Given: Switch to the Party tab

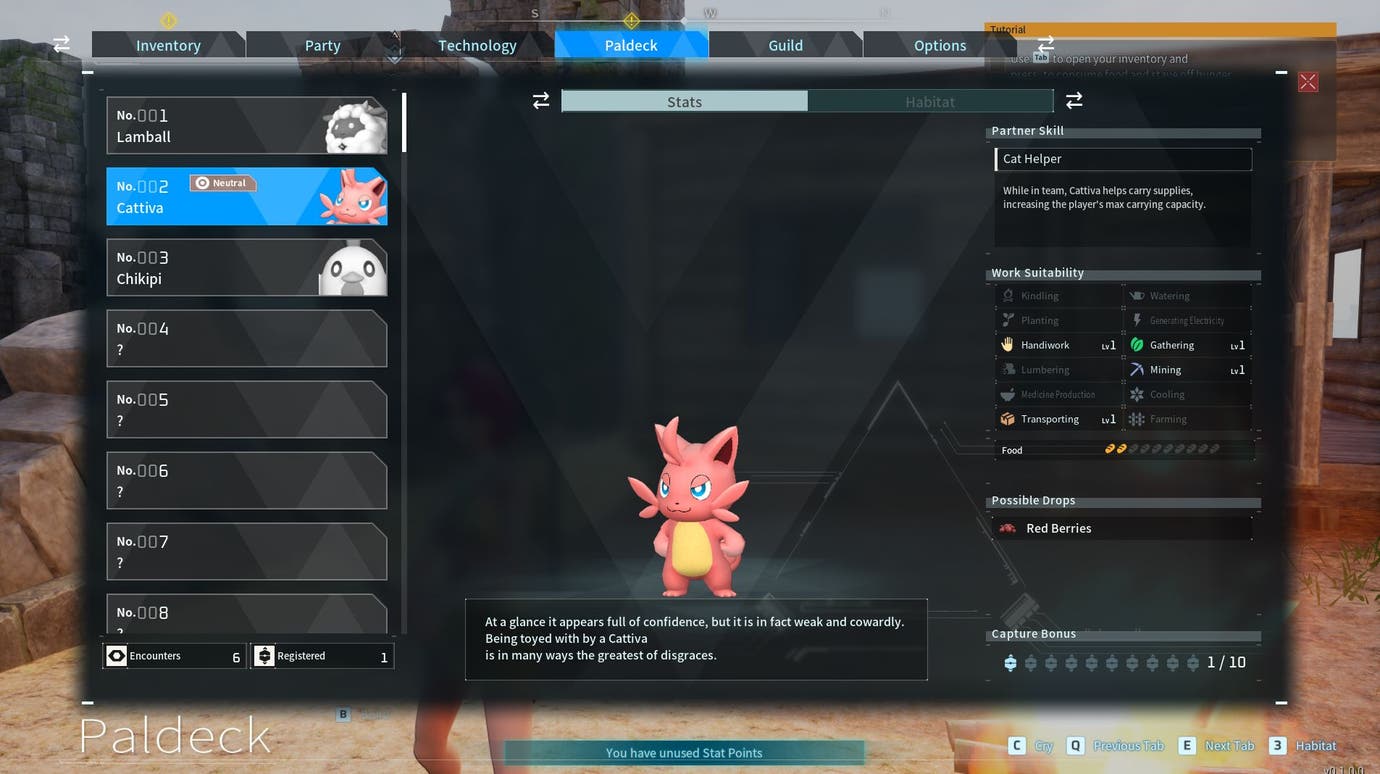Looking at the screenshot, I should [x=322, y=45].
